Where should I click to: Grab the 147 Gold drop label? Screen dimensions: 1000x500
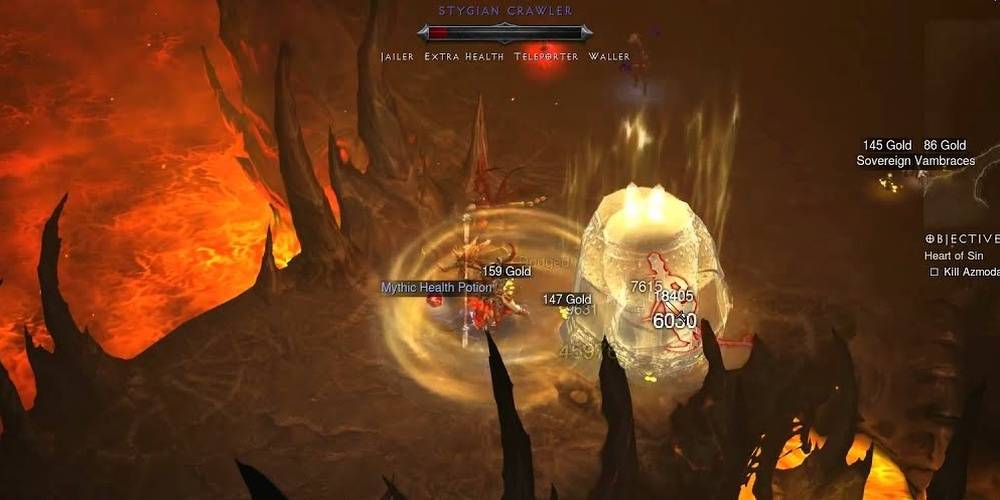point(567,300)
